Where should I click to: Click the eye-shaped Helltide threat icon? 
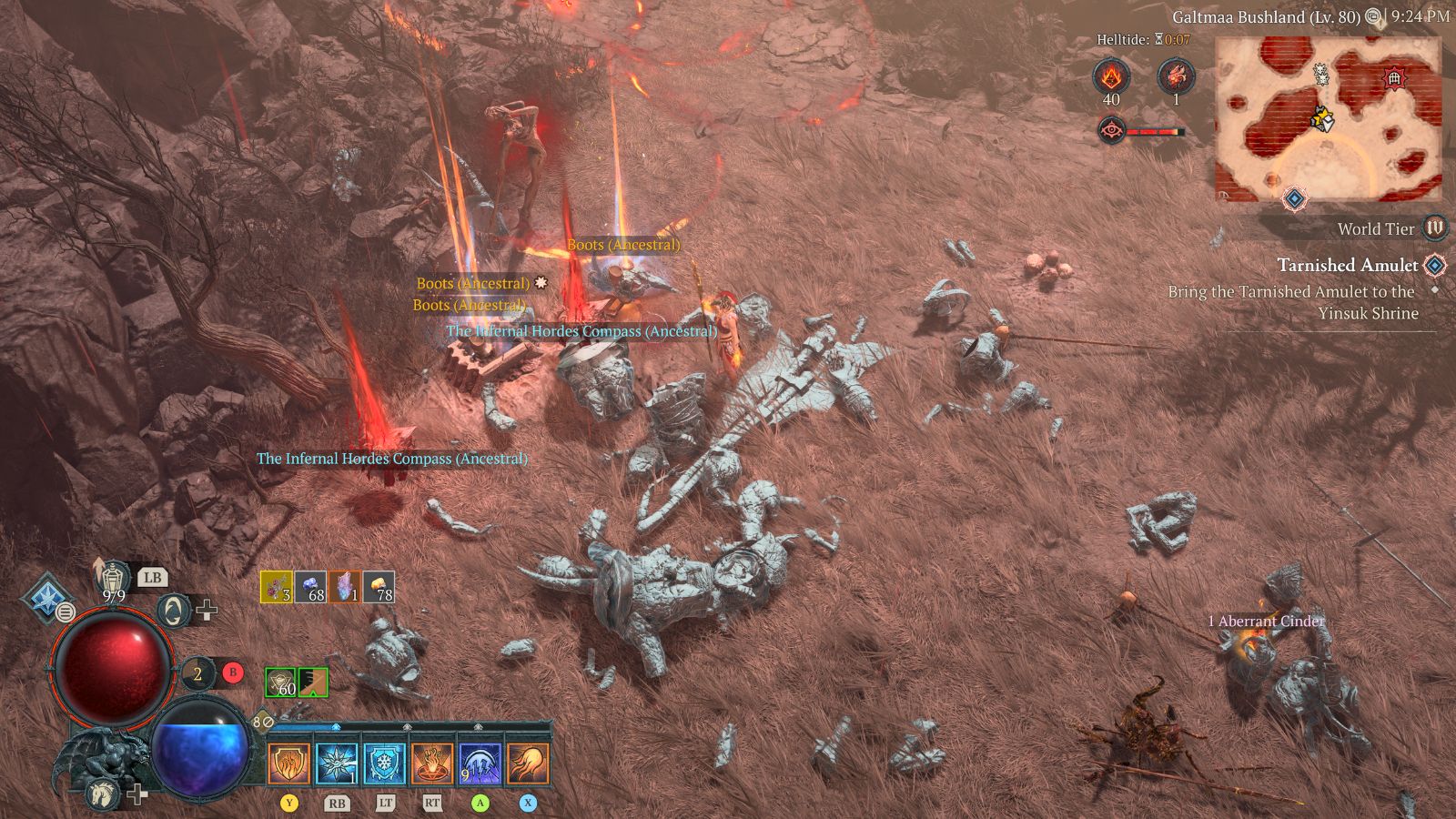[x=1112, y=129]
